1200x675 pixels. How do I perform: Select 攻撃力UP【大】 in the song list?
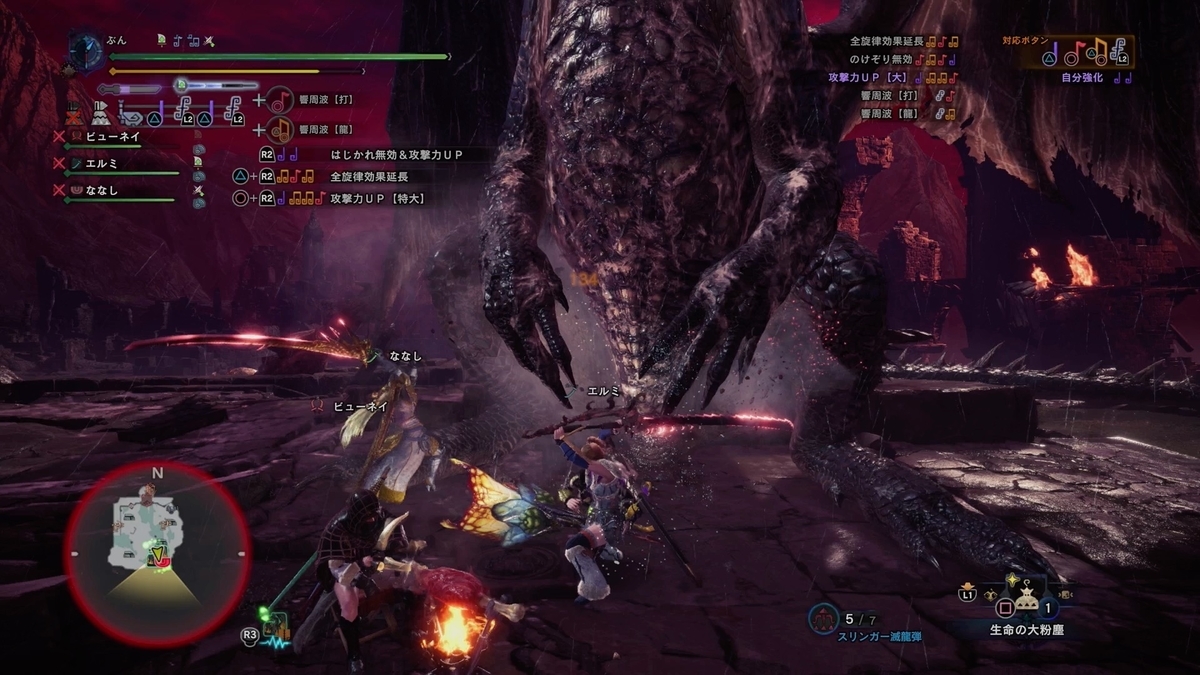click(866, 78)
